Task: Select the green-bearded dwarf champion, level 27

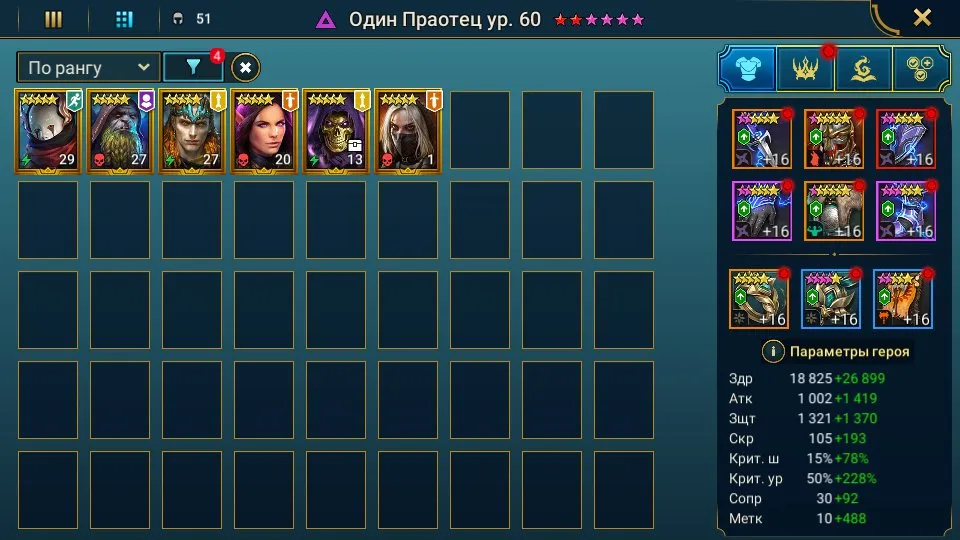Action: [121, 131]
